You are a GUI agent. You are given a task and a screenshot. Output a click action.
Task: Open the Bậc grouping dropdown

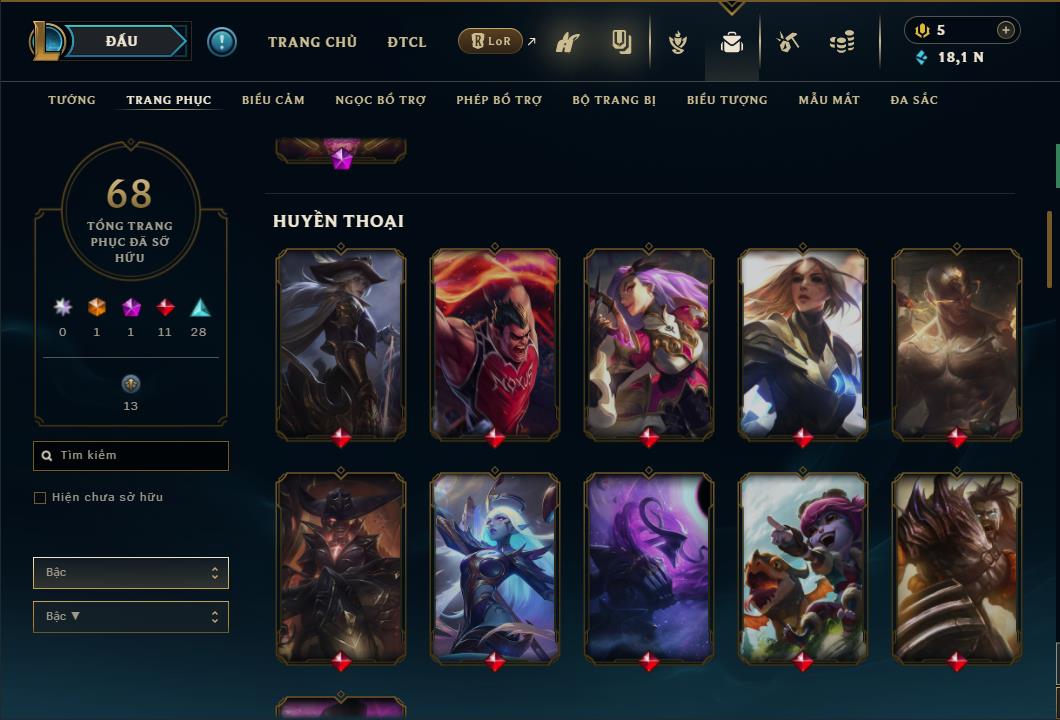[x=131, y=573]
